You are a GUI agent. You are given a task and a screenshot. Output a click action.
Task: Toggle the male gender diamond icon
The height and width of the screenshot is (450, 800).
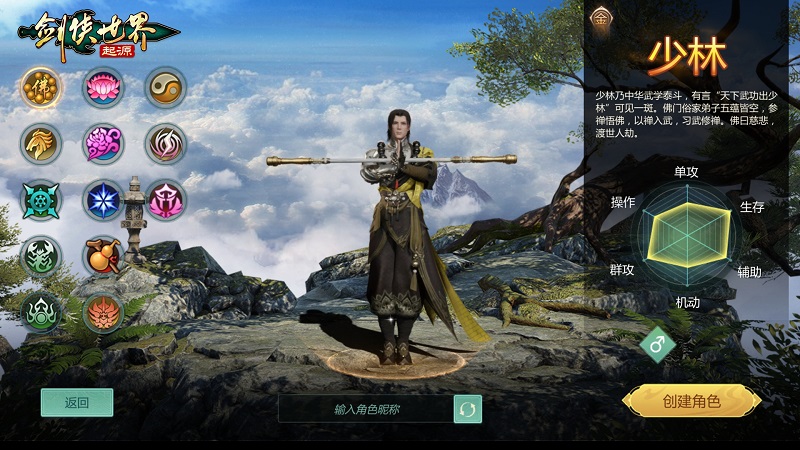[x=658, y=345]
